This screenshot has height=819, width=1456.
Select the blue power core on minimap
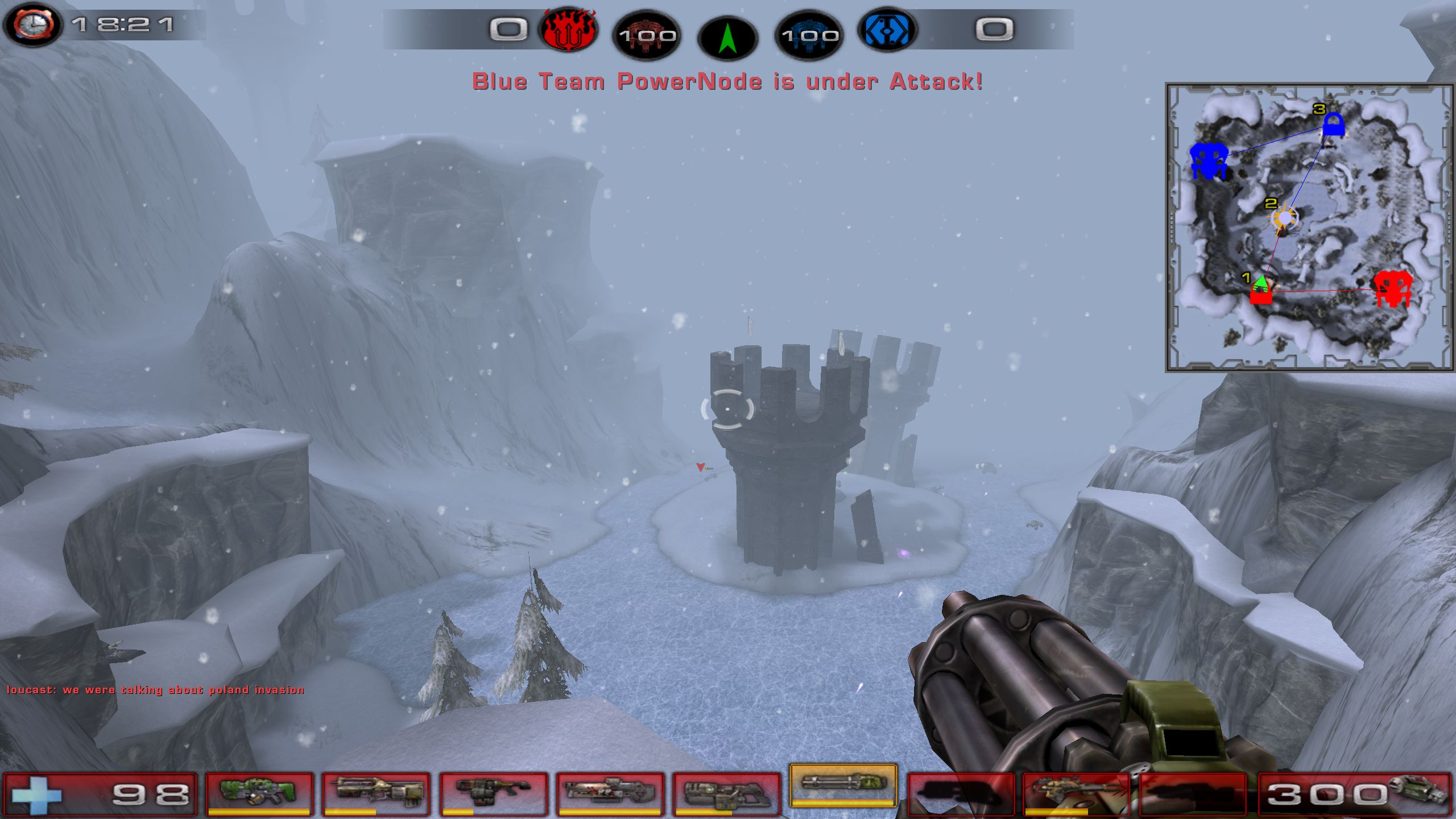click(1208, 160)
